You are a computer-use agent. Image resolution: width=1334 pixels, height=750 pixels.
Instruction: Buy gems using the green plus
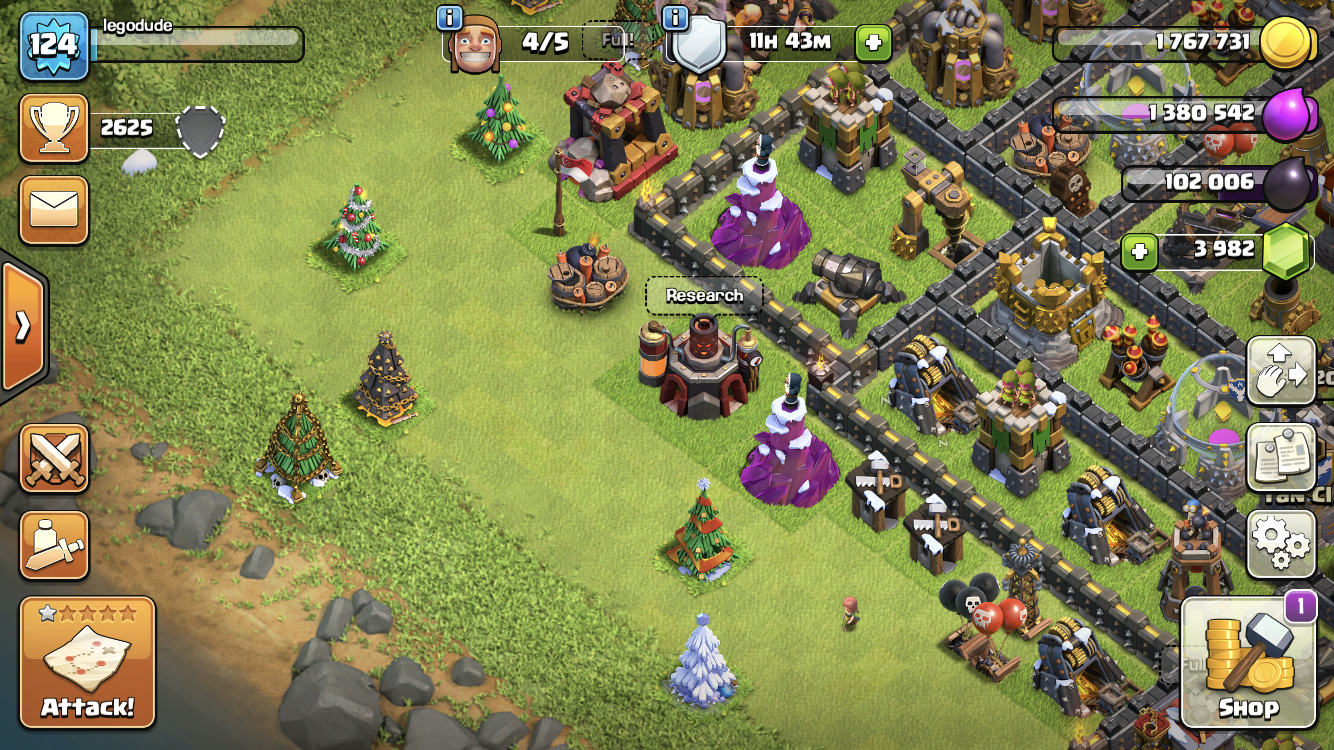[1138, 249]
